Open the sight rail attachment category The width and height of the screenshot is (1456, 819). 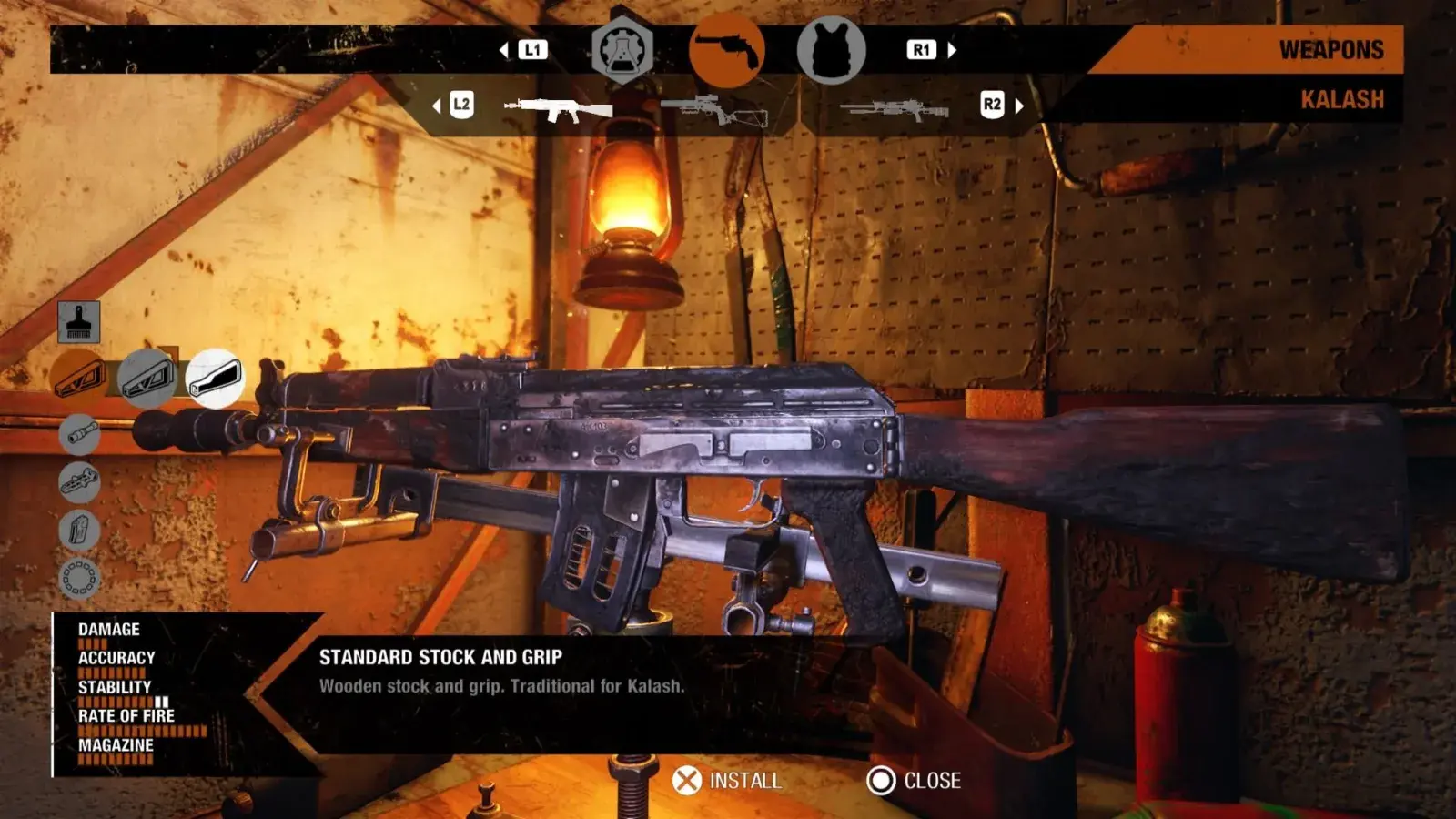[x=79, y=481]
